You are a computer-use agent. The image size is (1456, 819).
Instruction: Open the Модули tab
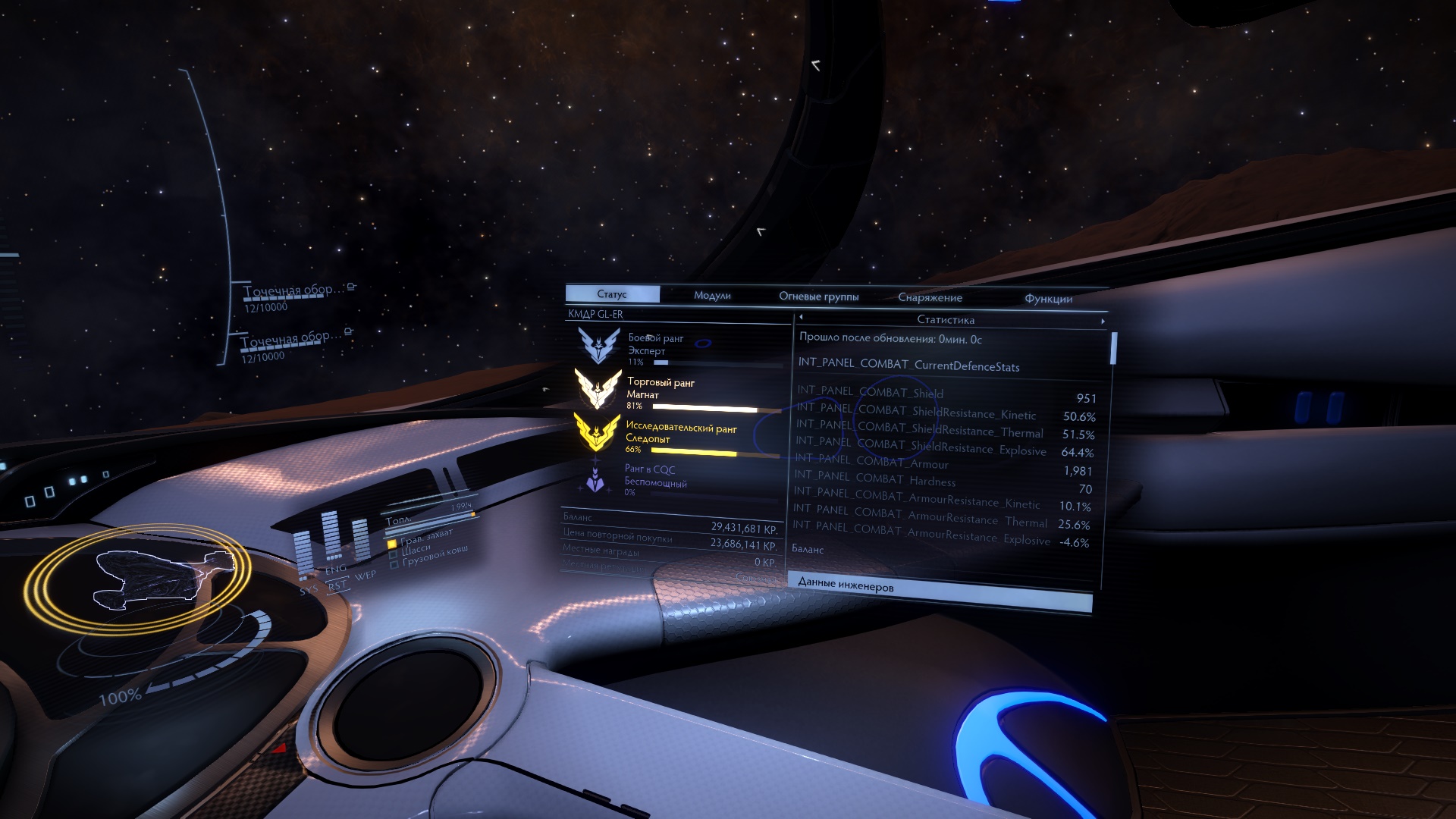[712, 296]
